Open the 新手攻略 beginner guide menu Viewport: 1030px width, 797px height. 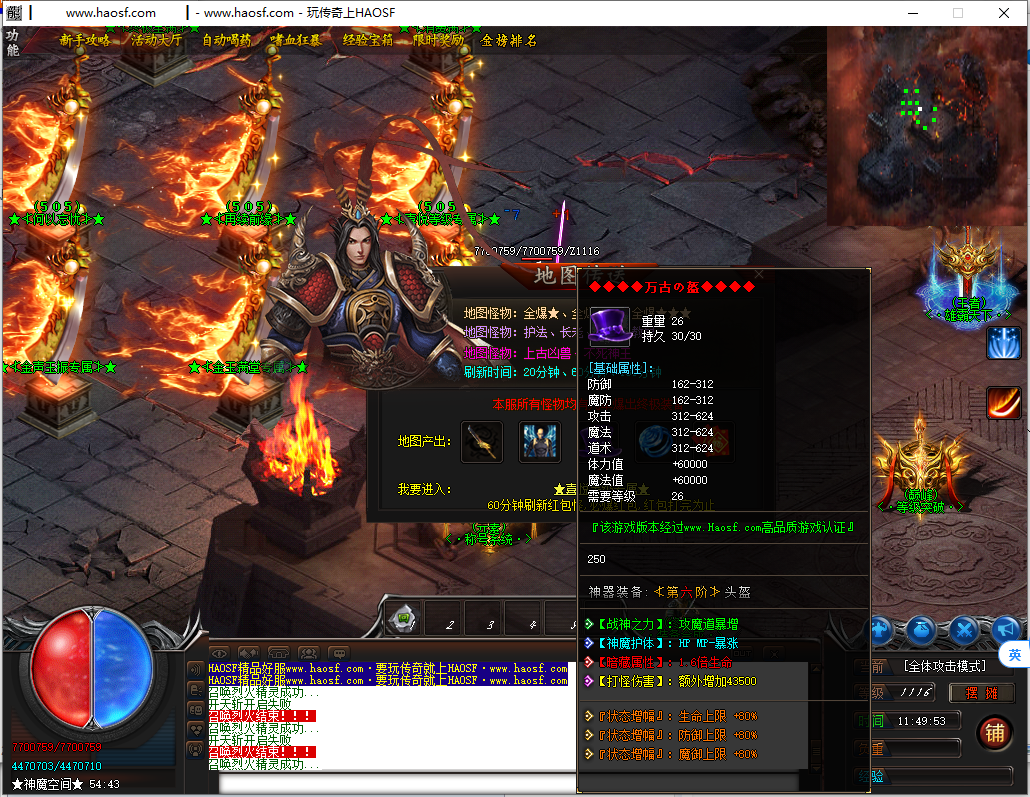(85, 40)
